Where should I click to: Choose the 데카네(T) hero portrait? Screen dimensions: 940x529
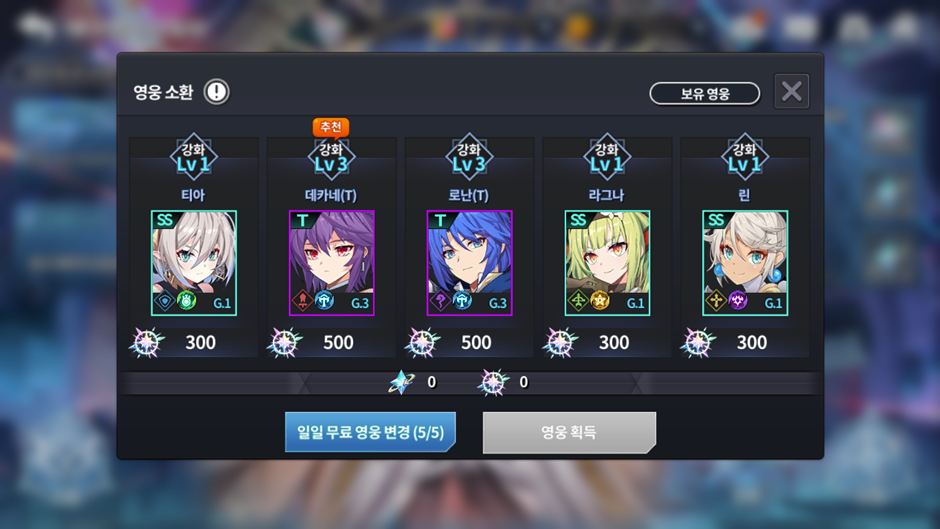click(332, 262)
